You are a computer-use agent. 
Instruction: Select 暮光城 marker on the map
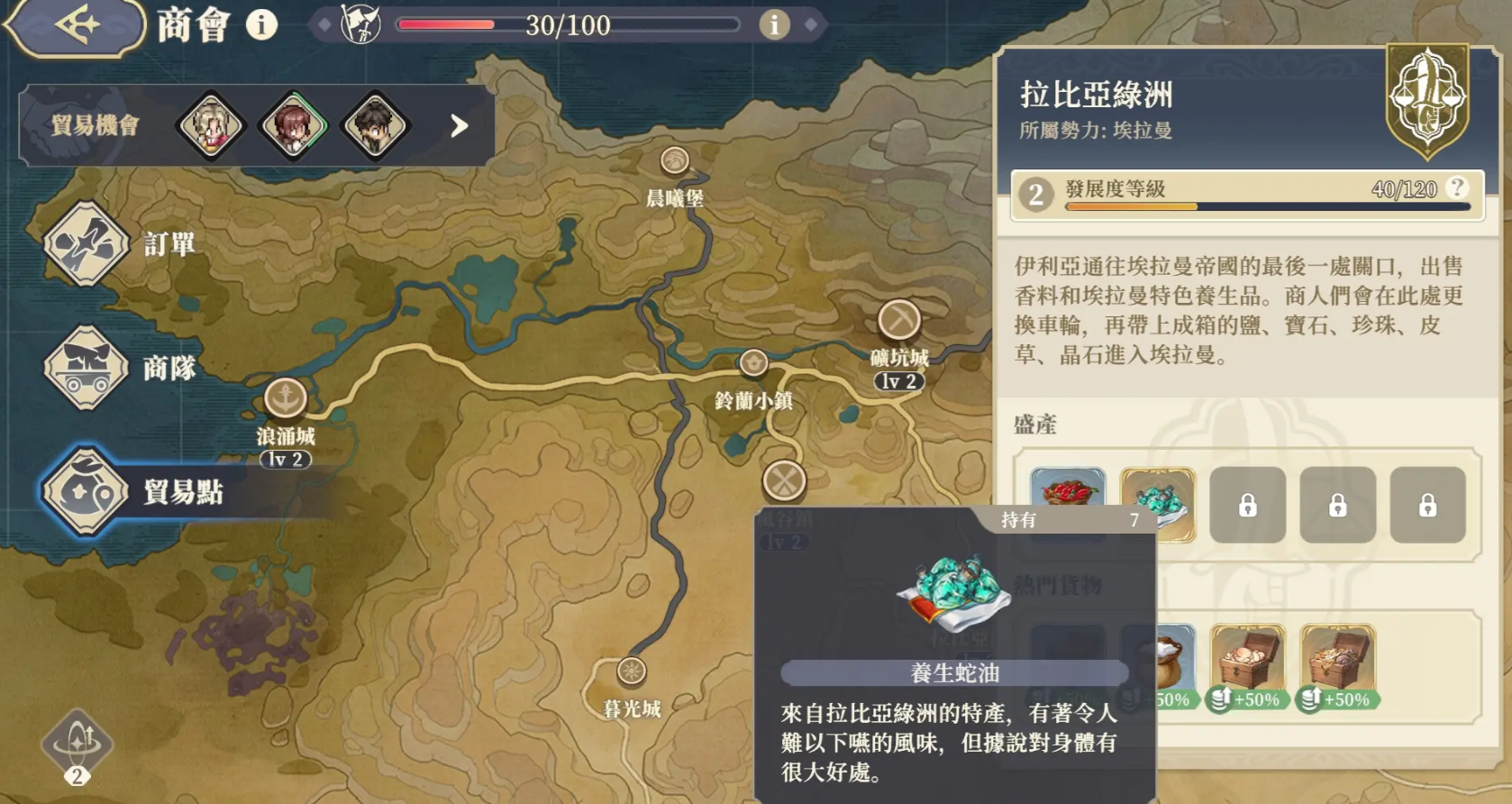click(x=631, y=672)
